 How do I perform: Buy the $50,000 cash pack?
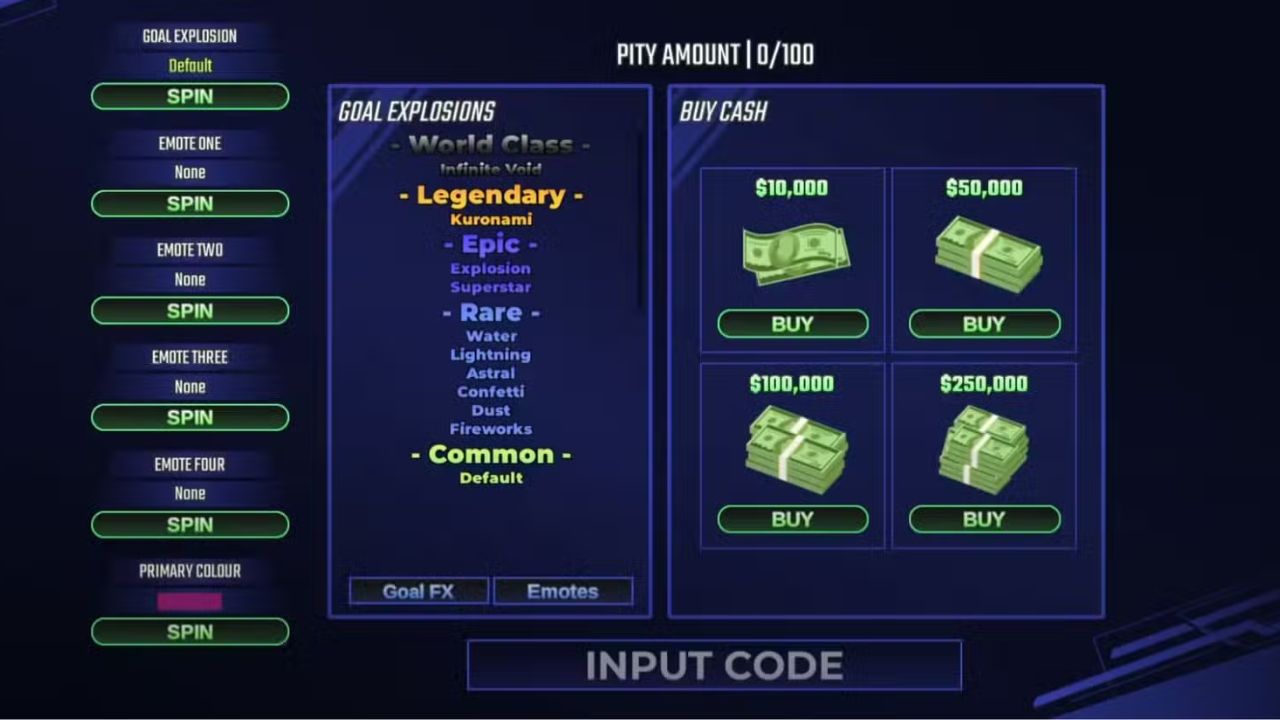point(983,323)
